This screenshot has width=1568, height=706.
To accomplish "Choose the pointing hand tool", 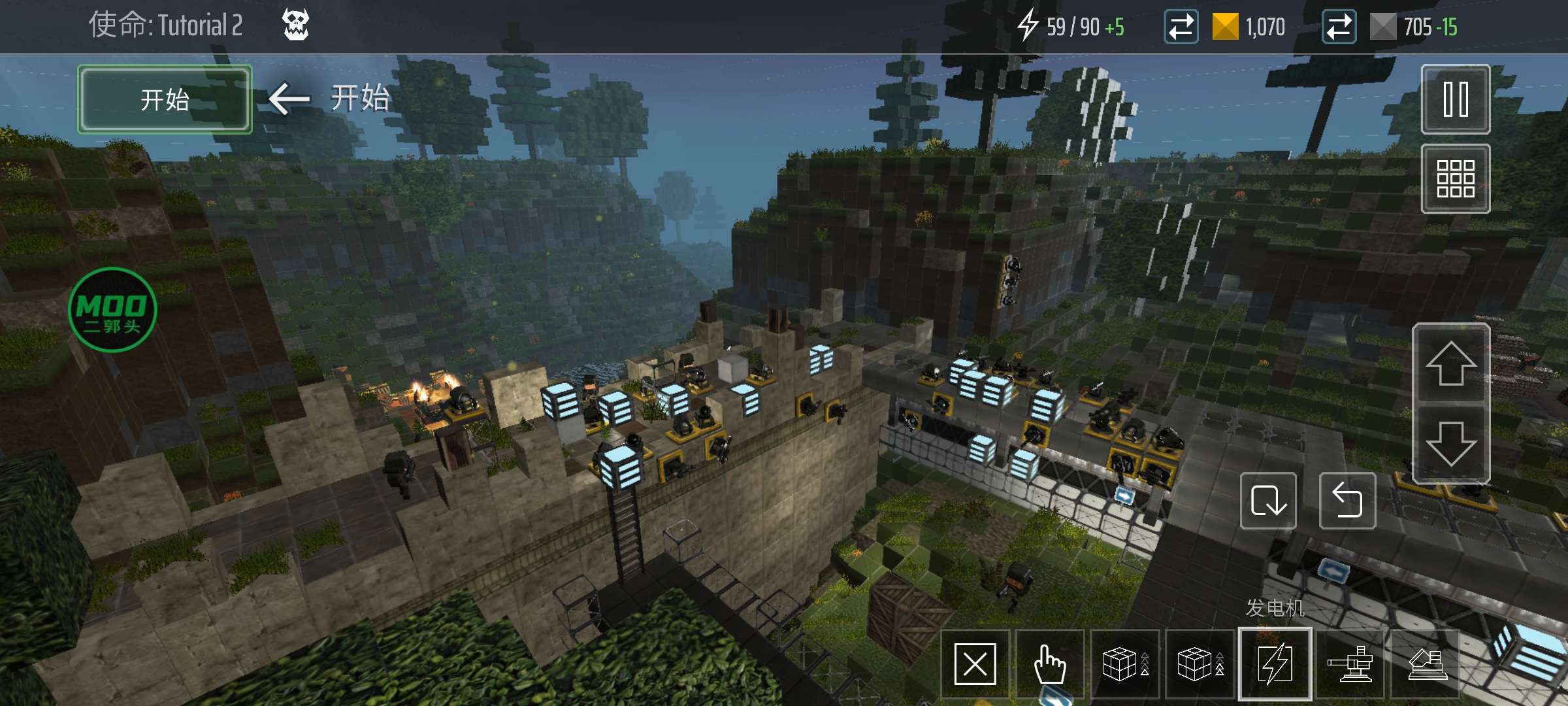I will tap(1050, 664).
